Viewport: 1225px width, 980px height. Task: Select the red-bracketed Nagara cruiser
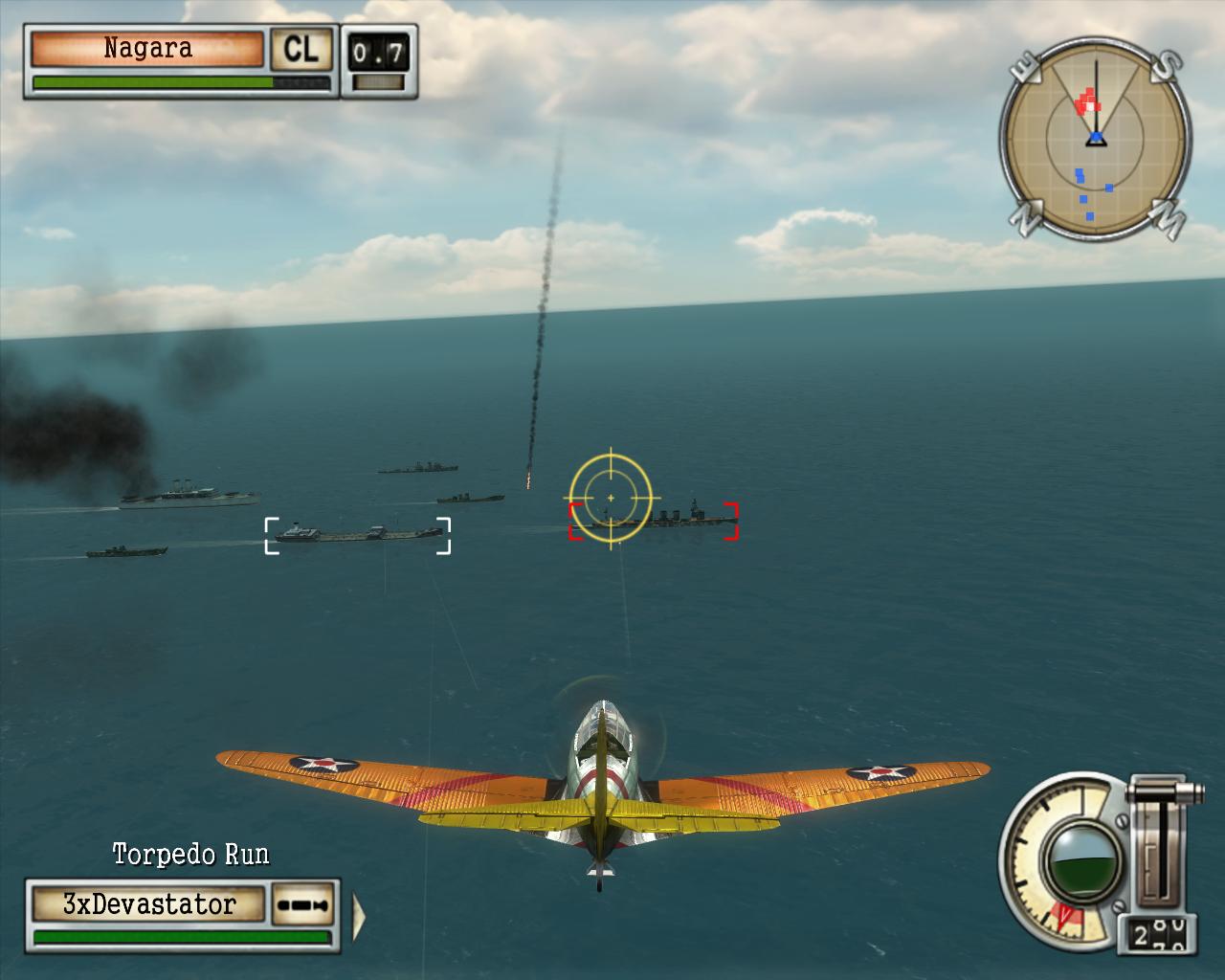[655, 522]
